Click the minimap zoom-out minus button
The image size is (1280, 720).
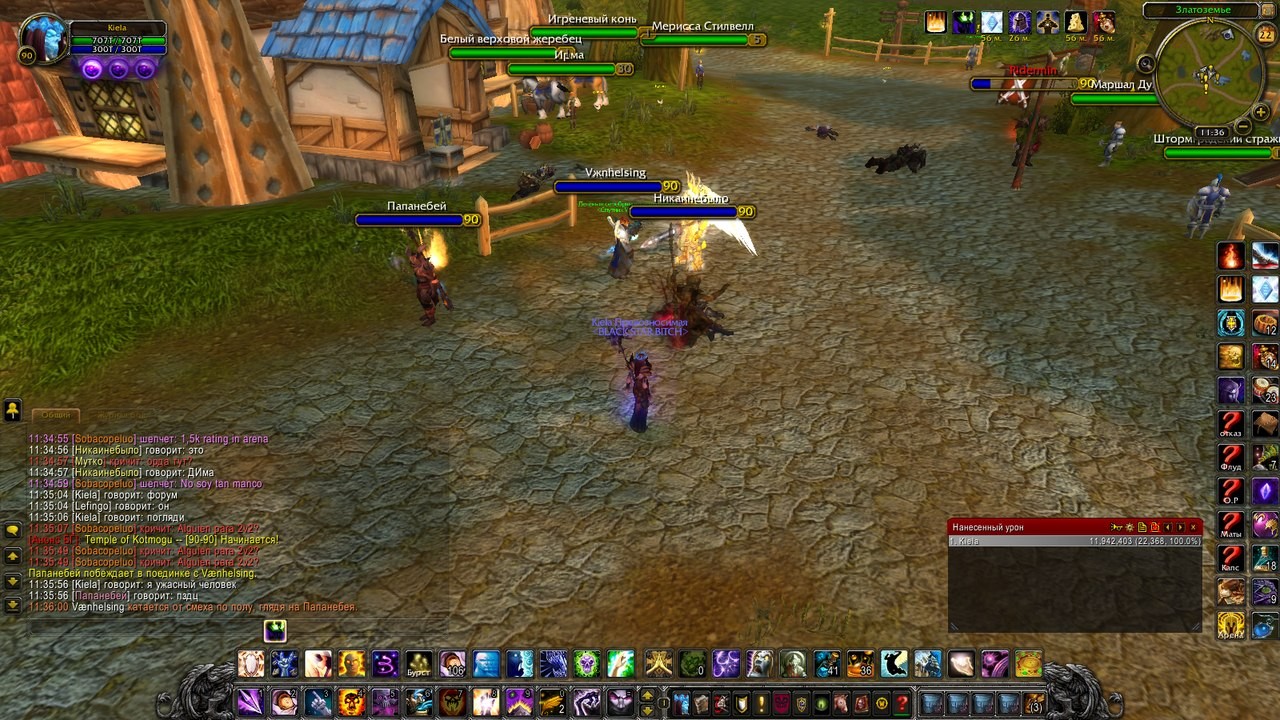coord(1240,127)
